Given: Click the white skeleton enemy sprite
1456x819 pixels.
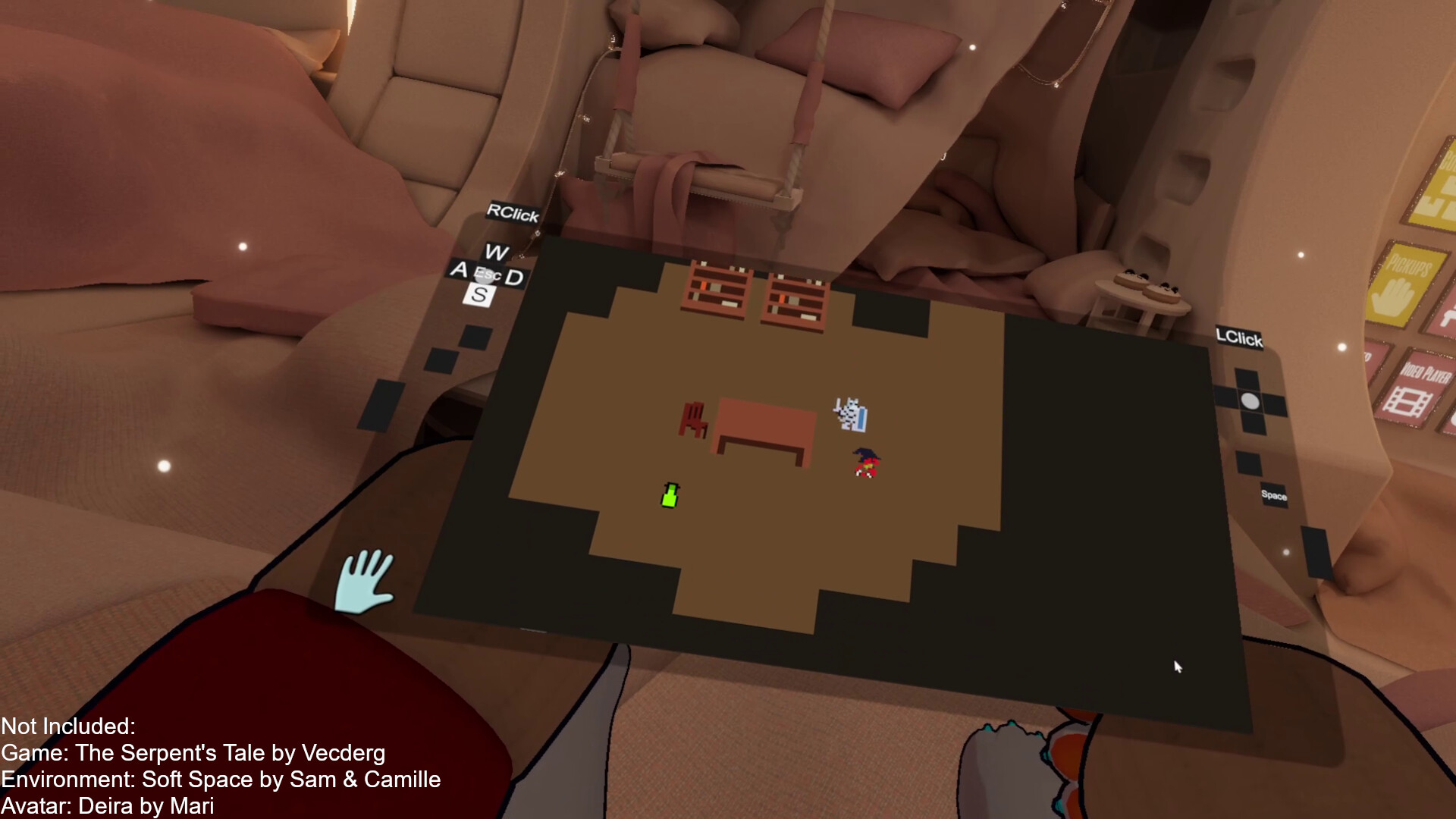Looking at the screenshot, I should [x=851, y=413].
